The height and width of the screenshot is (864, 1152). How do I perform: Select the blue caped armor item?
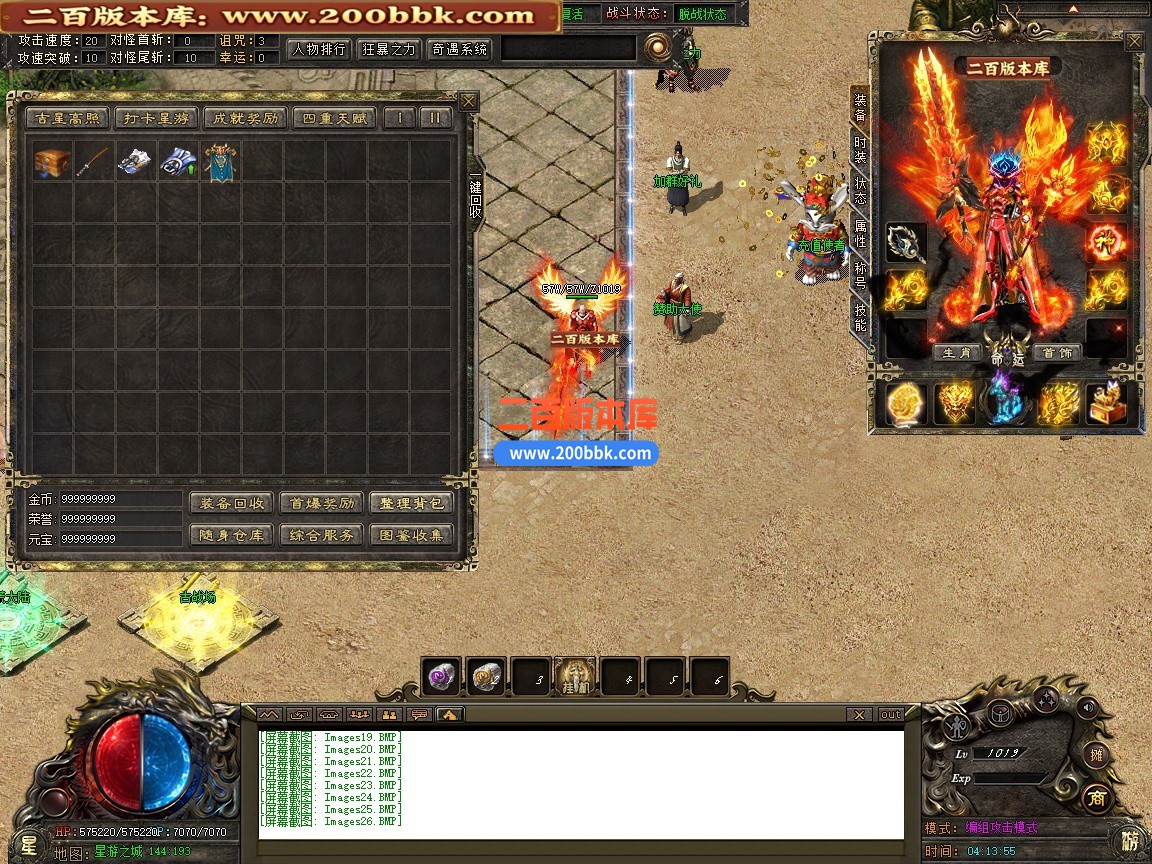[220, 161]
